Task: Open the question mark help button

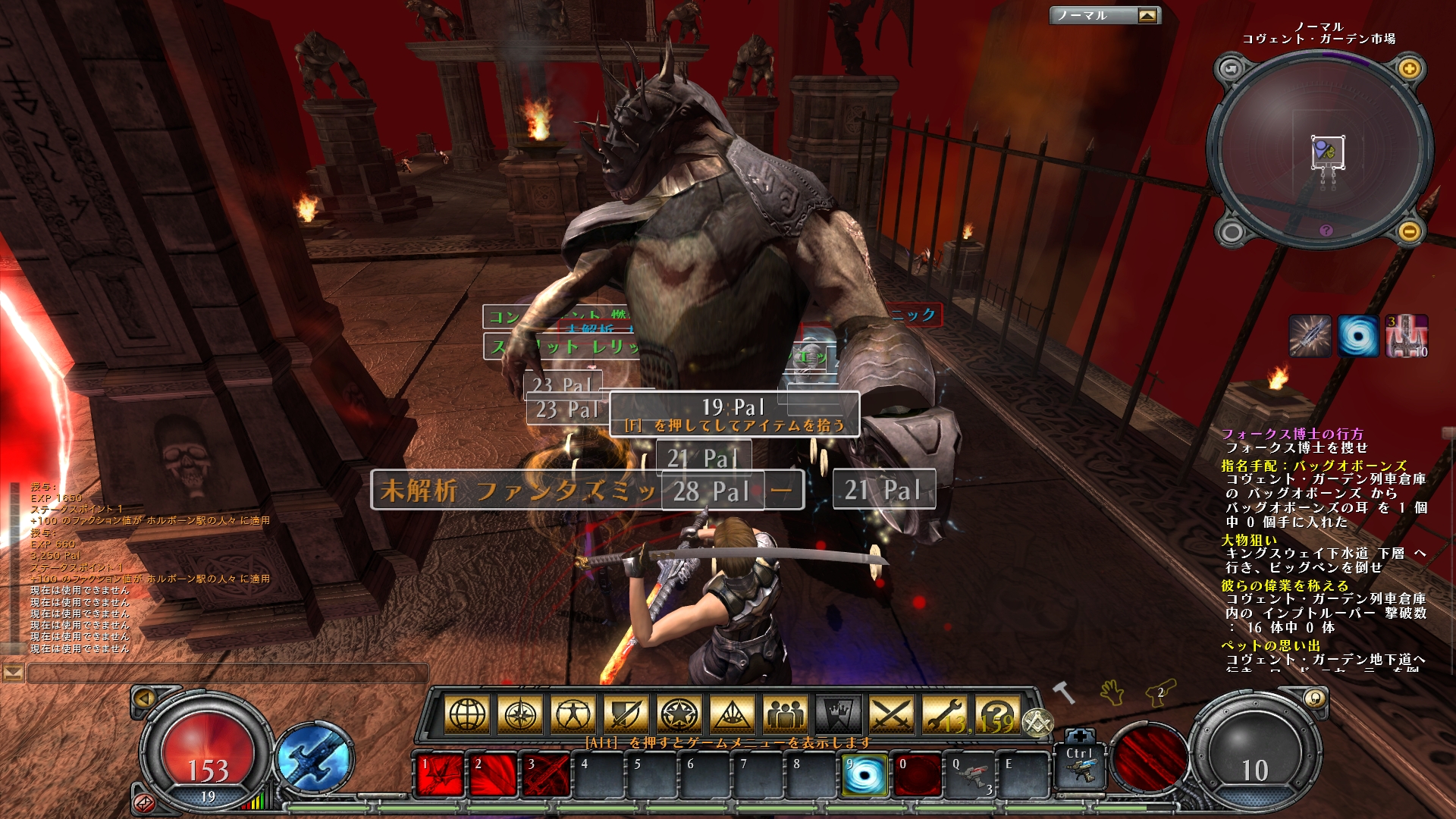Action: click(x=996, y=714)
